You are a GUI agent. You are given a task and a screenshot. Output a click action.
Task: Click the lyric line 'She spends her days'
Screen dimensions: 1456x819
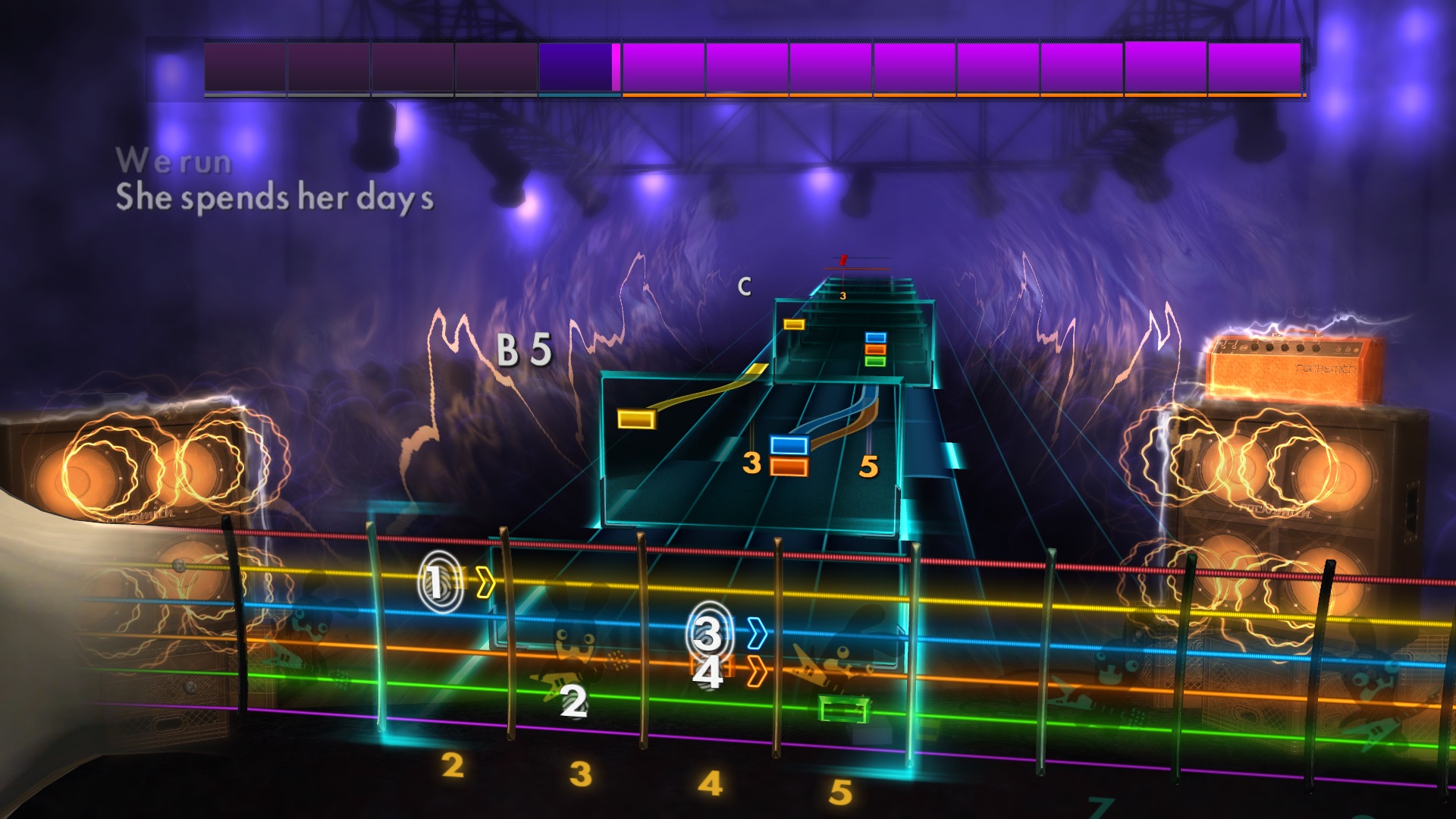point(273,197)
